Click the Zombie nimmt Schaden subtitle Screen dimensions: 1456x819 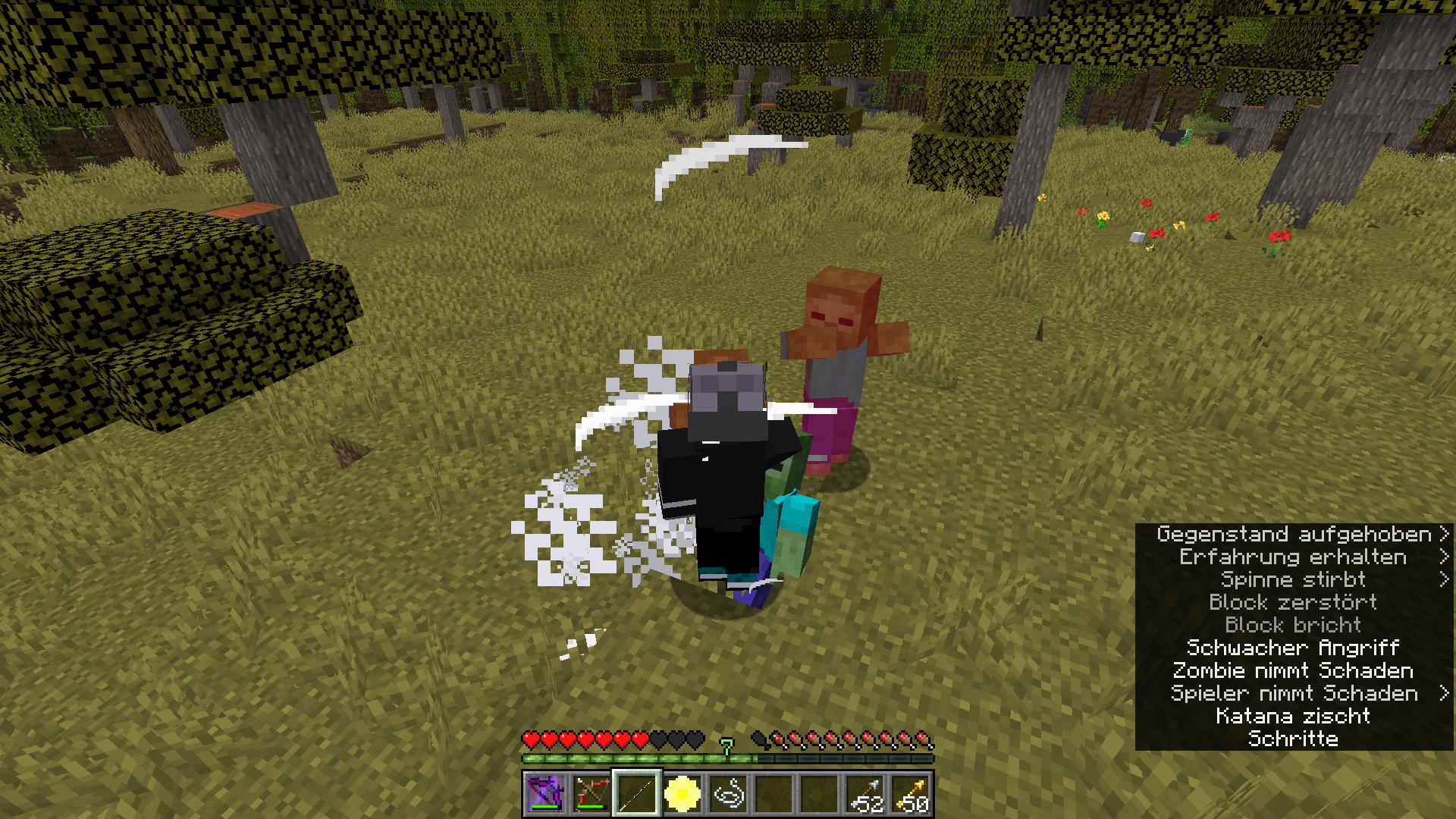[1294, 670]
